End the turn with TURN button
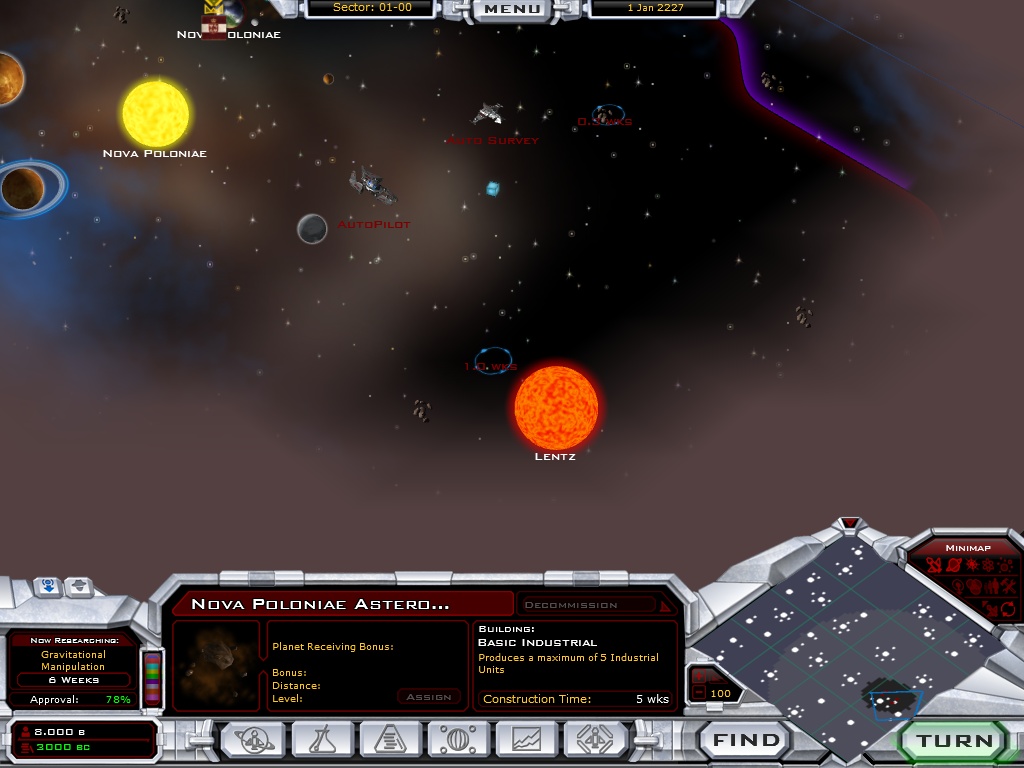 click(955, 741)
